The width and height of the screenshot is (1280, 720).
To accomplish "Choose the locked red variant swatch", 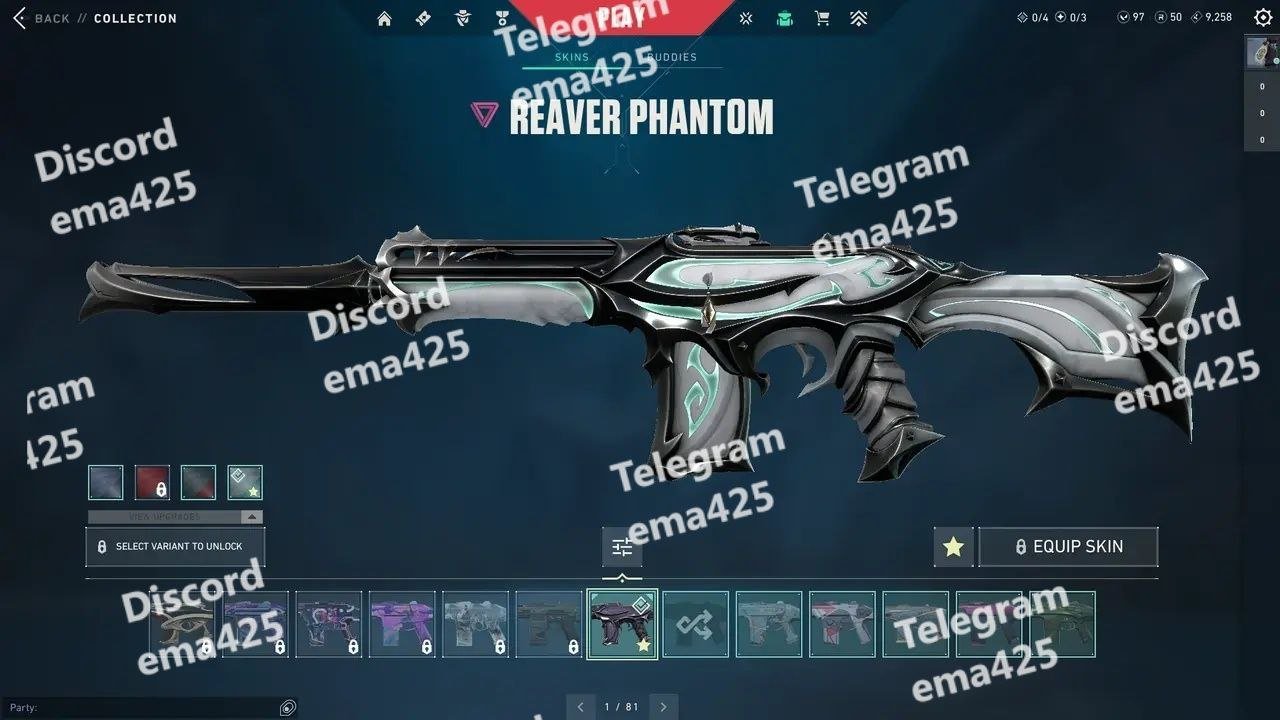I will coord(152,482).
